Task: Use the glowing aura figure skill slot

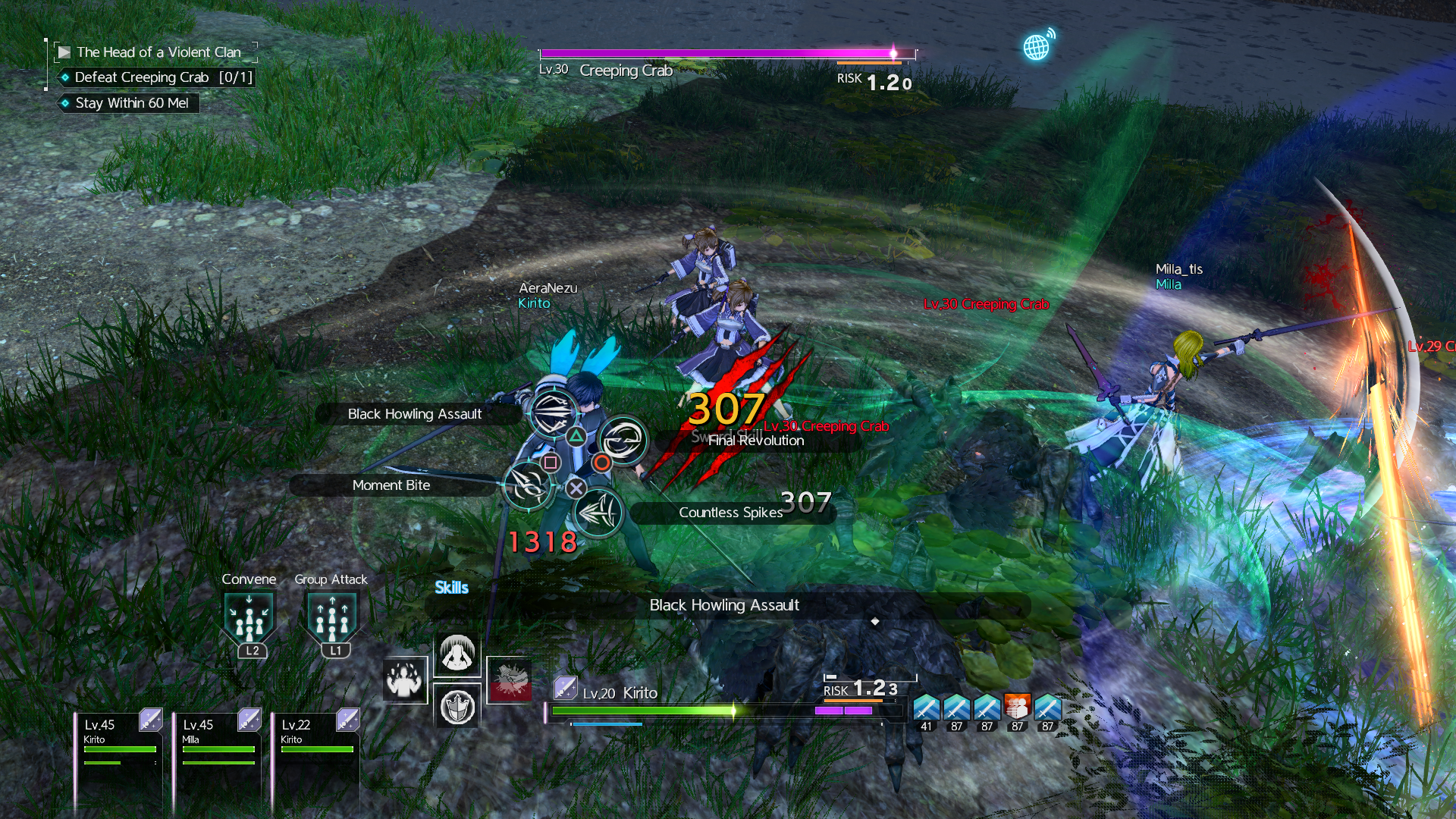Action: pos(405,680)
